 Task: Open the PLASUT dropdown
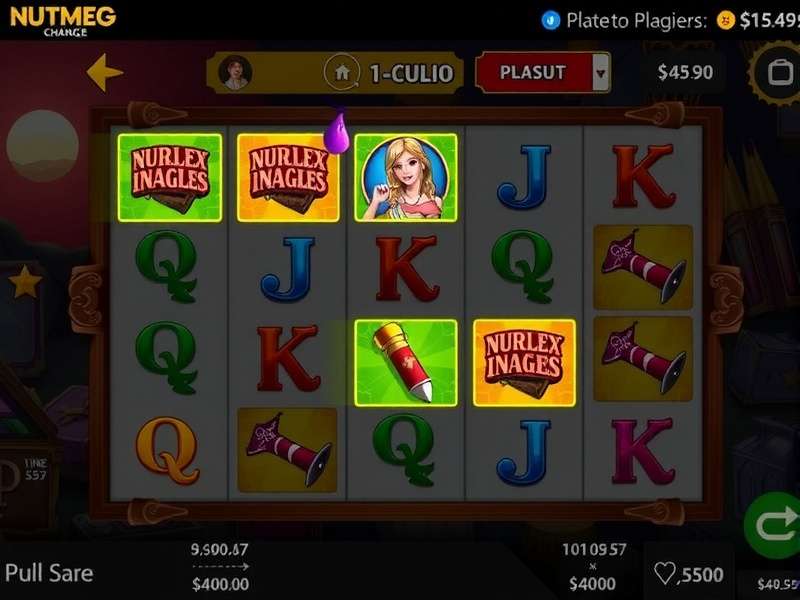(x=601, y=72)
